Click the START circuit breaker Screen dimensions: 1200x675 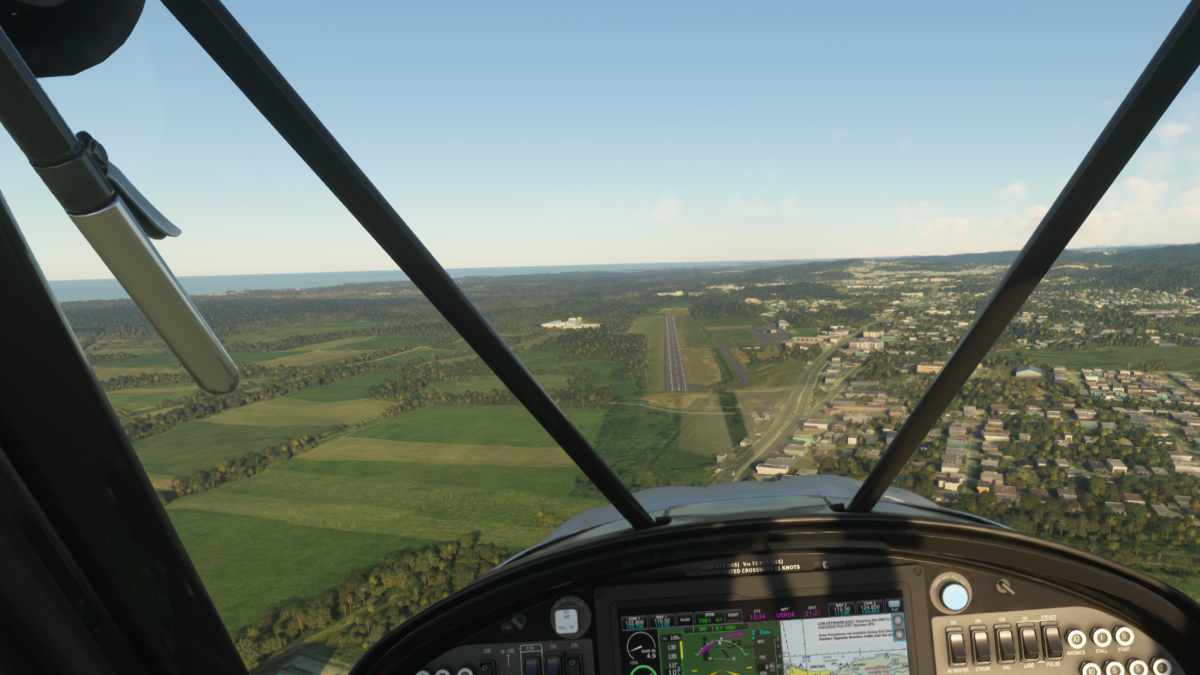click(1125, 636)
